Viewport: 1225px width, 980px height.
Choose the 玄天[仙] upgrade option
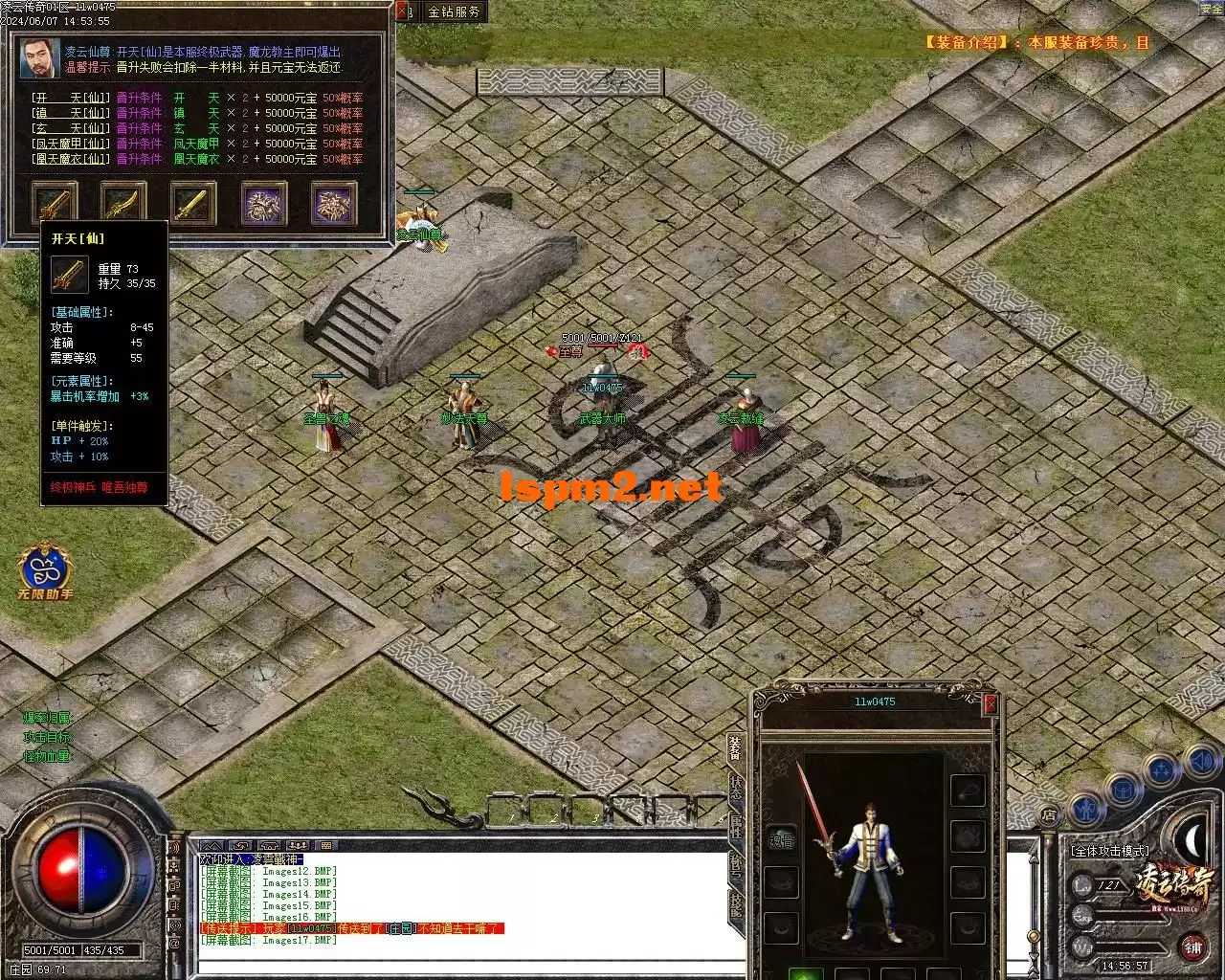(x=71, y=128)
